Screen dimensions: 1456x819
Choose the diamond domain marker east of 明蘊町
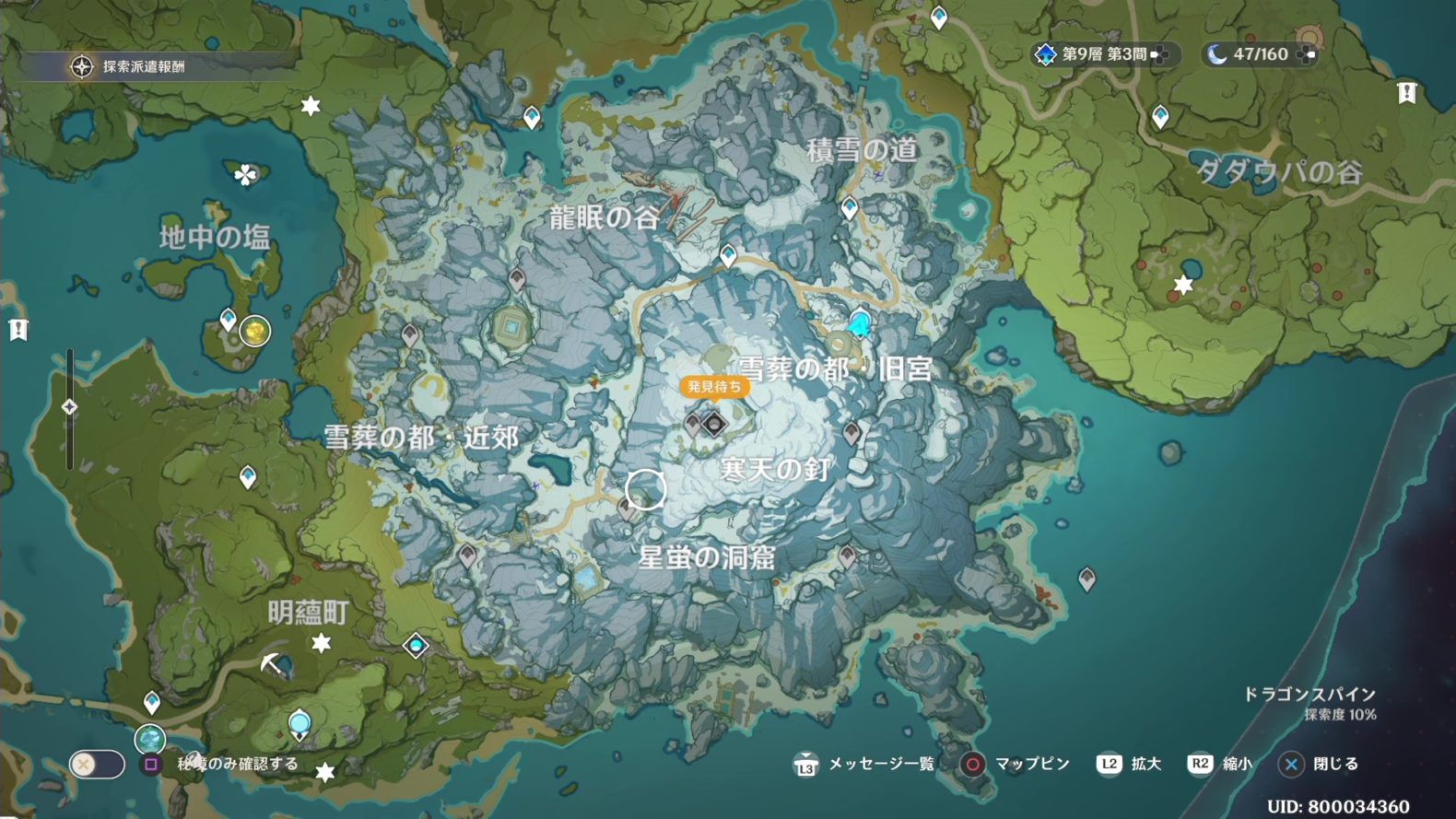pos(417,645)
